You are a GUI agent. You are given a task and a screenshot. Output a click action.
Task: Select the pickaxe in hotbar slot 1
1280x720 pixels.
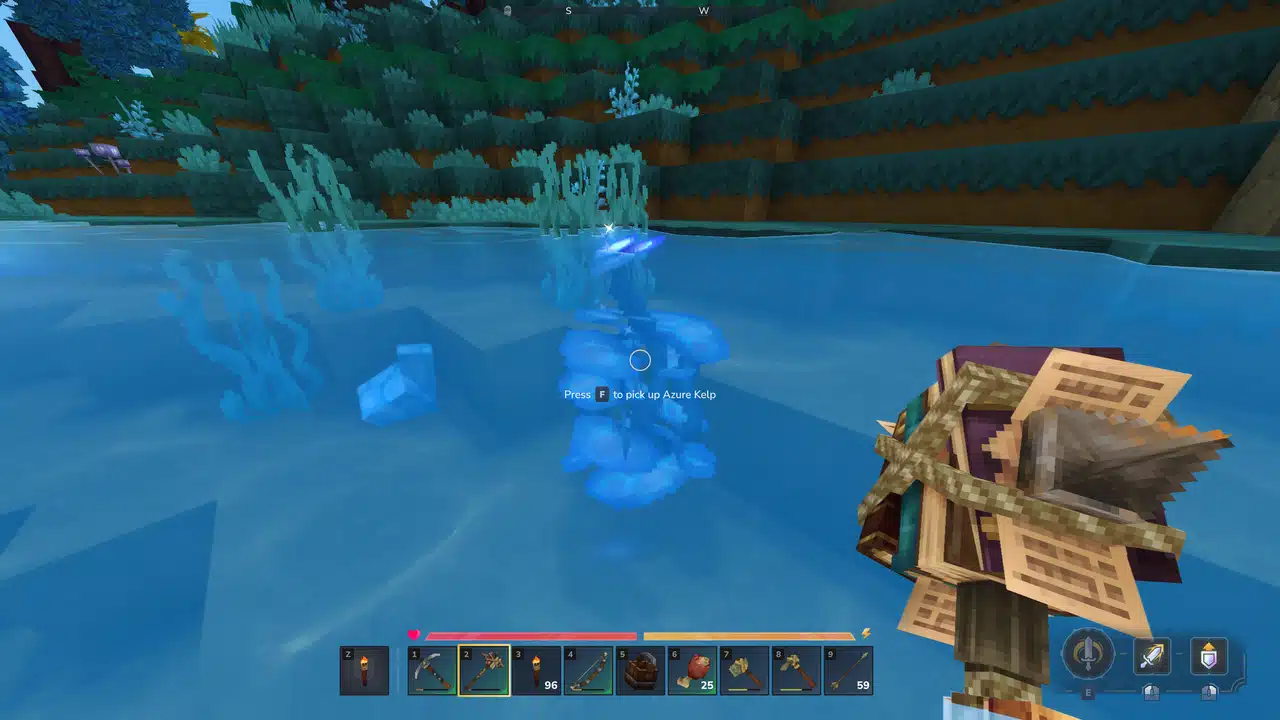pyautogui.click(x=435, y=669)
